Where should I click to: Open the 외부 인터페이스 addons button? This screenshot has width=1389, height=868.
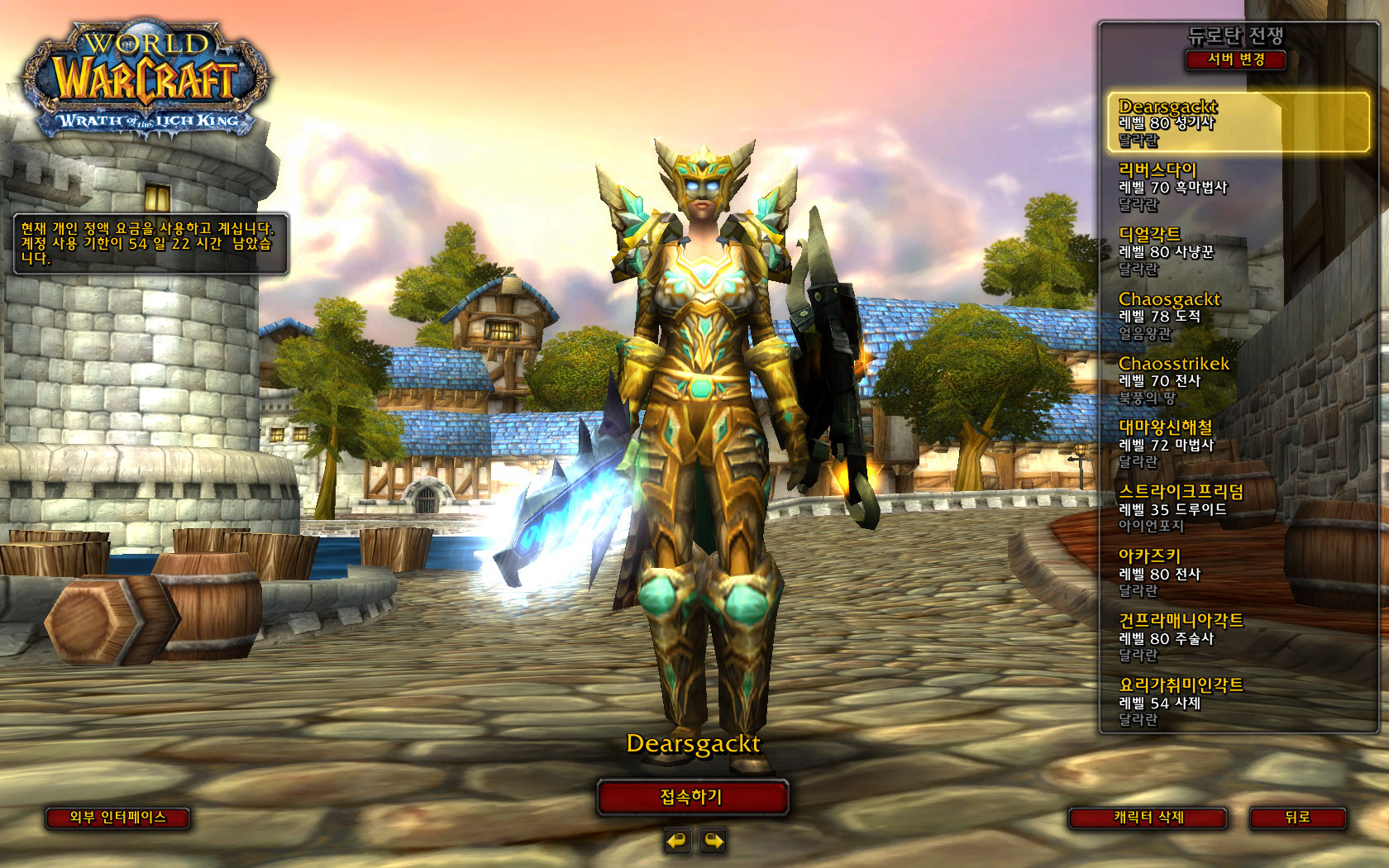tap(117, 818)
